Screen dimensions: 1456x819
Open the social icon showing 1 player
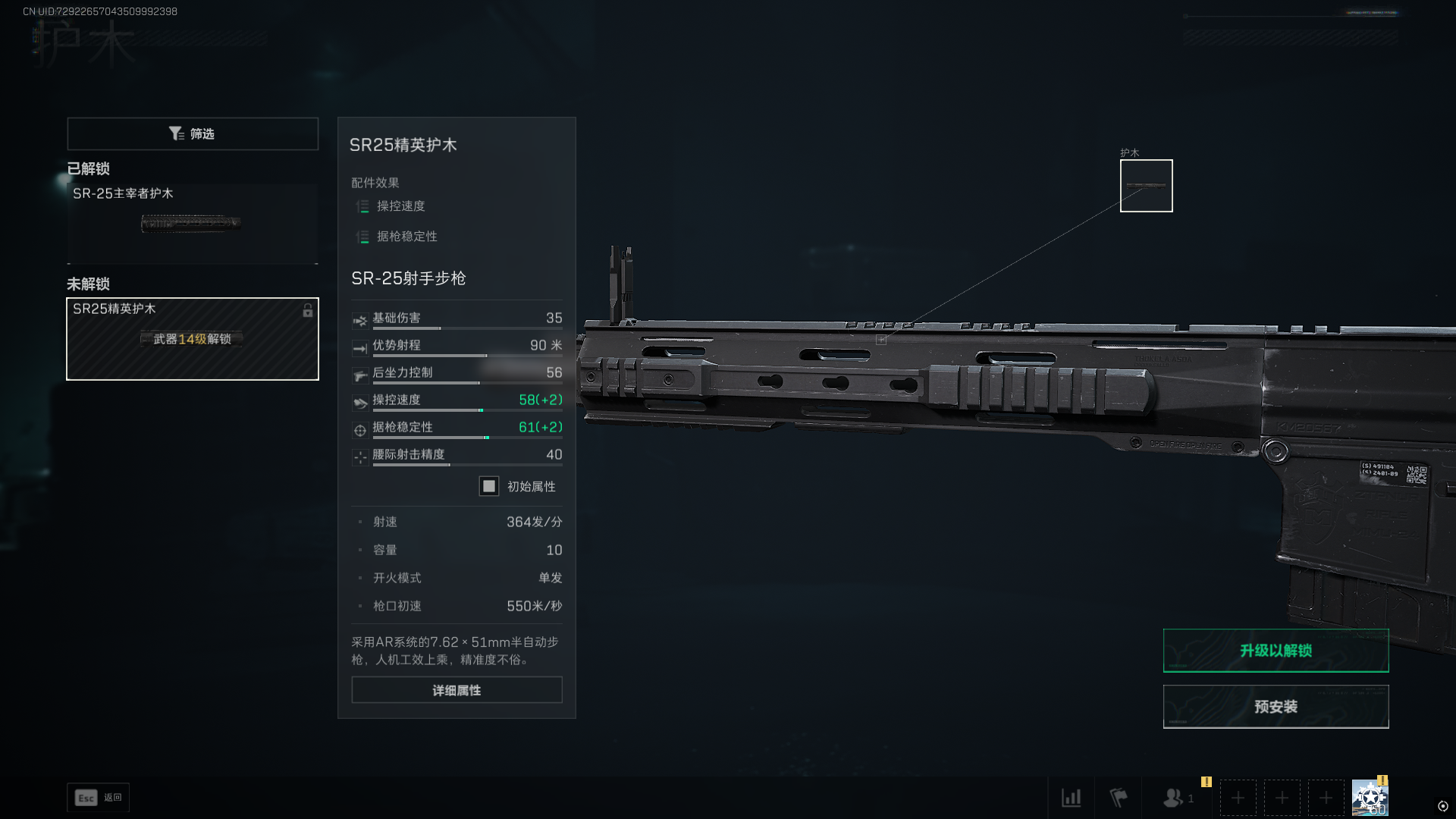pos(1174,798)
